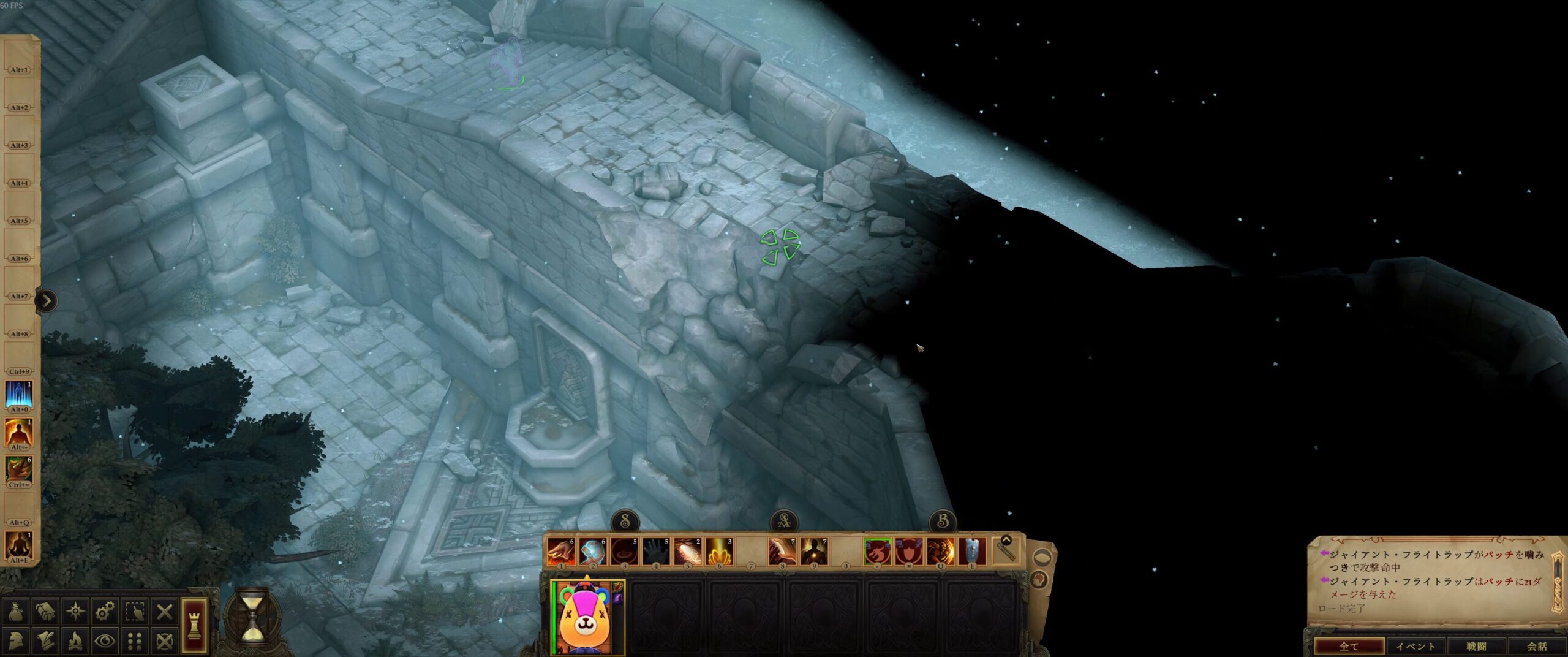The image size is (1568, 657).
Task: Activate the burning hand spell in slot 1
Action: coord(560,552)
